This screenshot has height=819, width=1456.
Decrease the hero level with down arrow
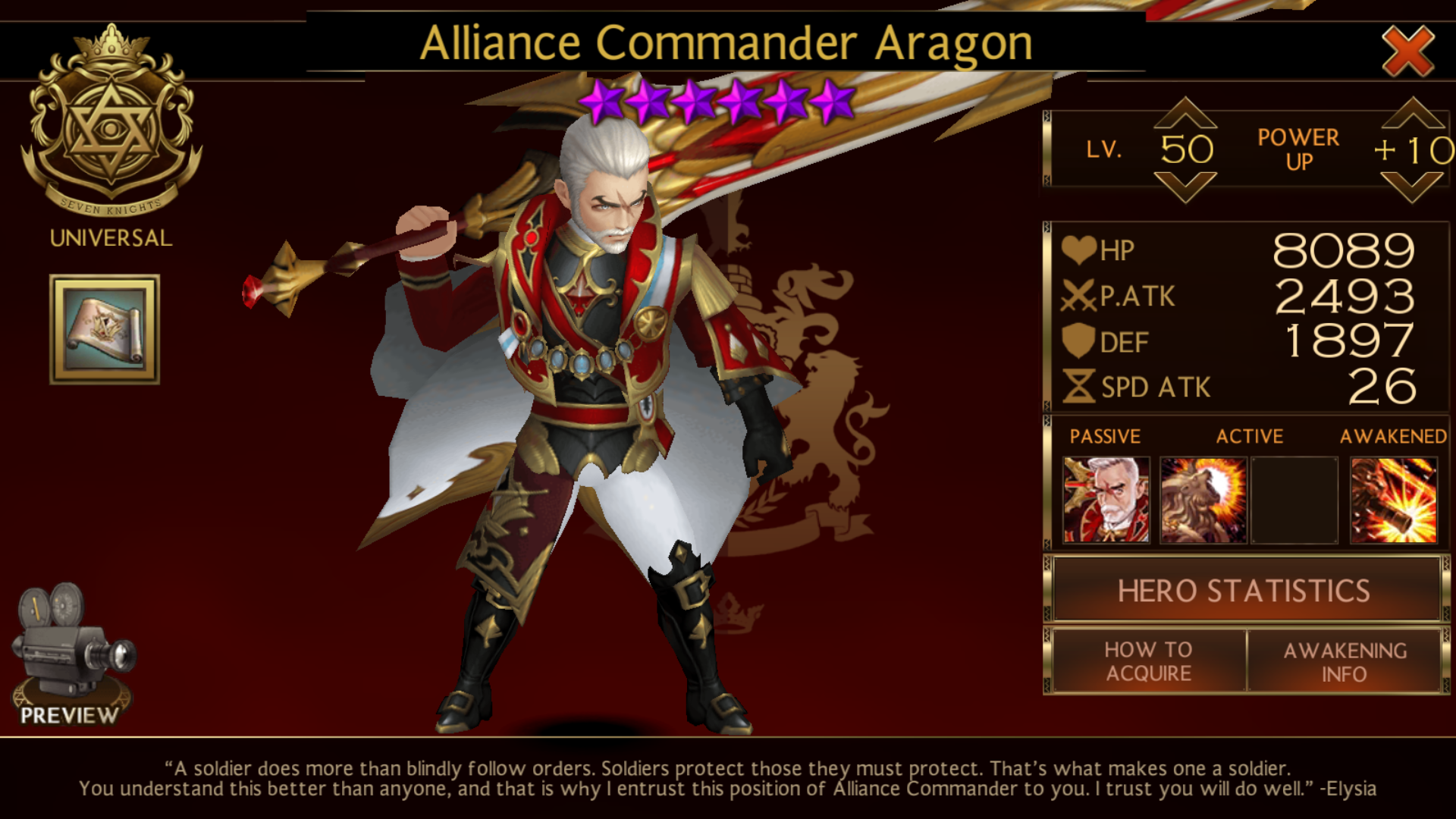[1185, 187]
